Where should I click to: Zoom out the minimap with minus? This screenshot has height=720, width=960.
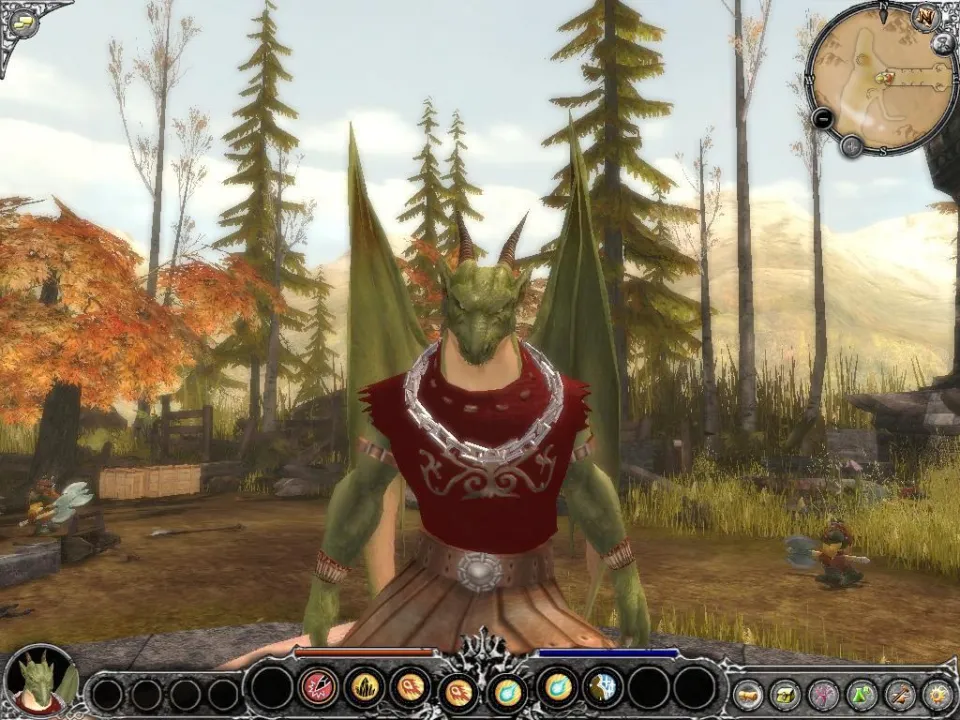click(x=823, y=118)
